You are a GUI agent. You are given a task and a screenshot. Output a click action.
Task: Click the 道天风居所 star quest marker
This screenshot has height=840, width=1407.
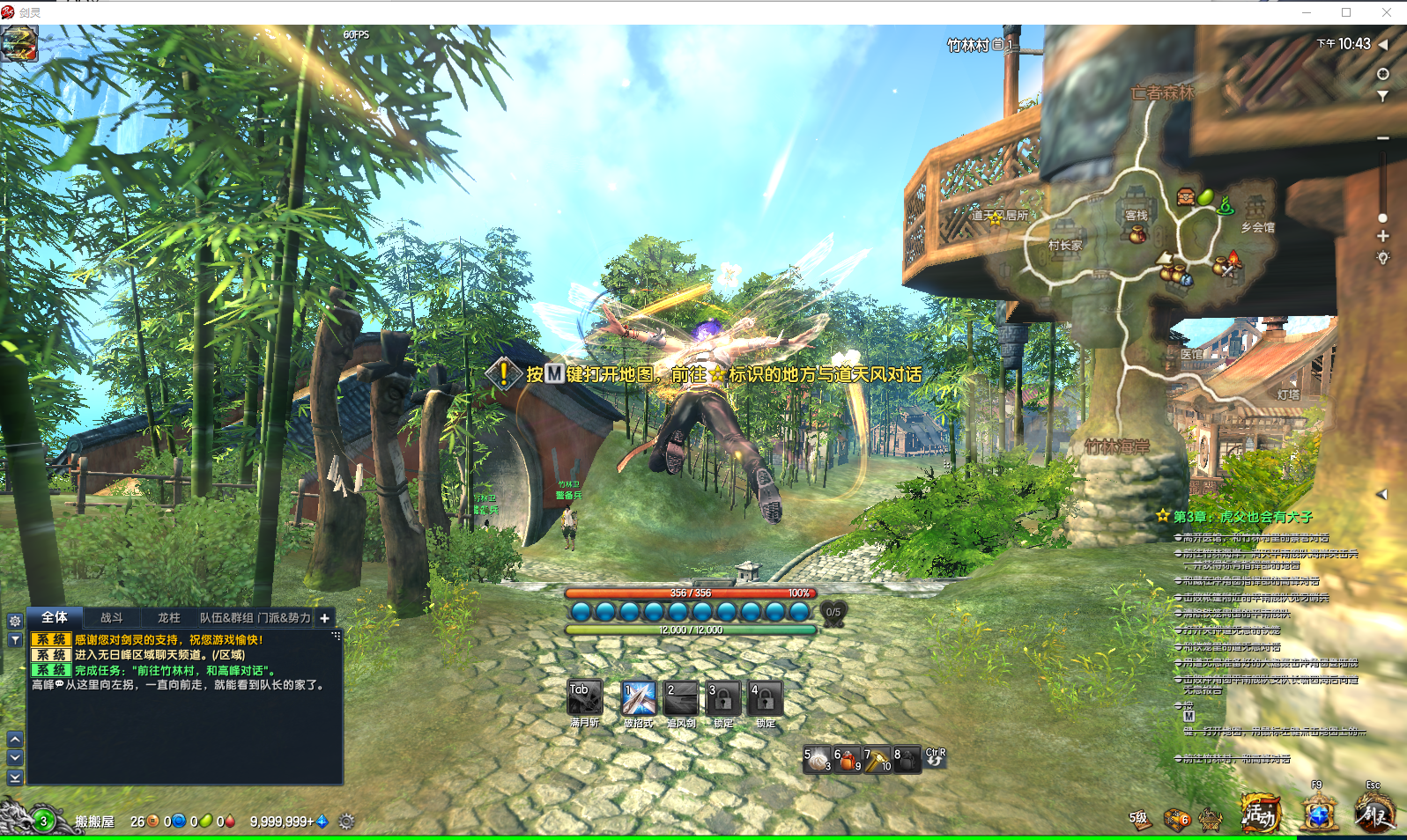[996, 217]
